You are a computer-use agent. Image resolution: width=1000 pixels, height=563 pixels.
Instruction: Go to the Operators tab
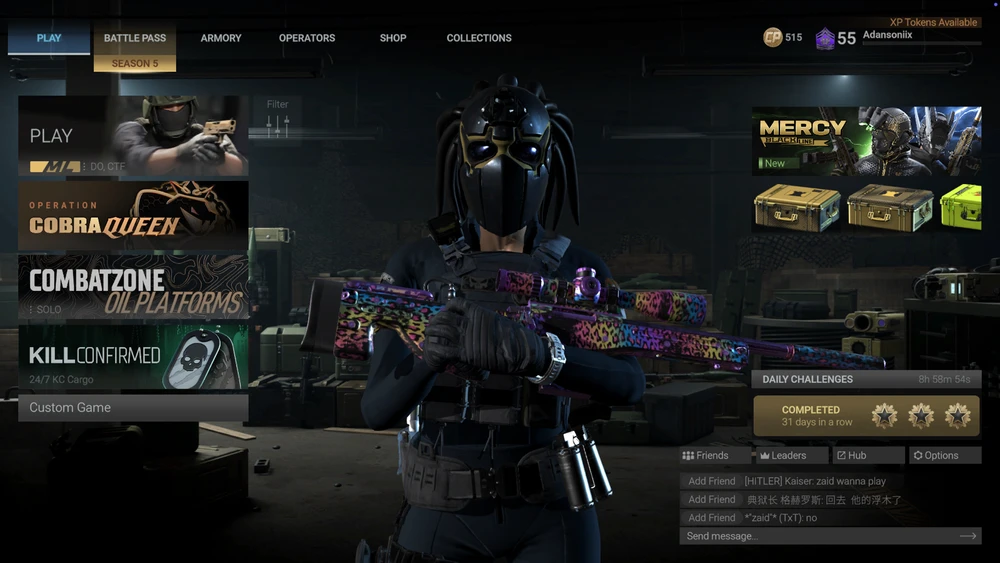click(307, 39)
